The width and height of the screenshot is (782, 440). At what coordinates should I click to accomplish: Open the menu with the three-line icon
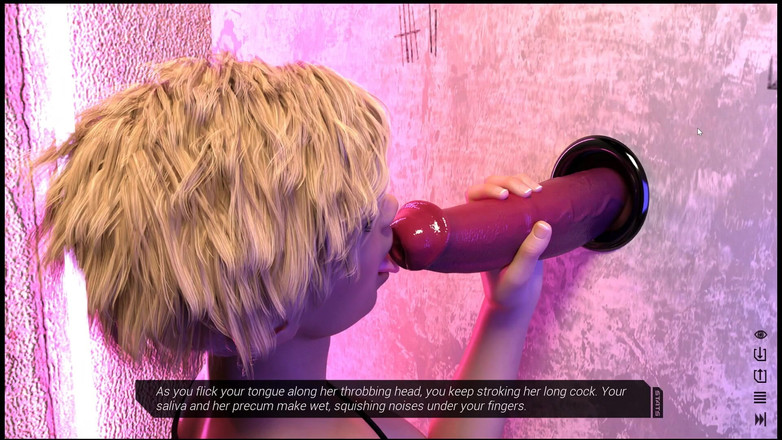coord(760,398)
